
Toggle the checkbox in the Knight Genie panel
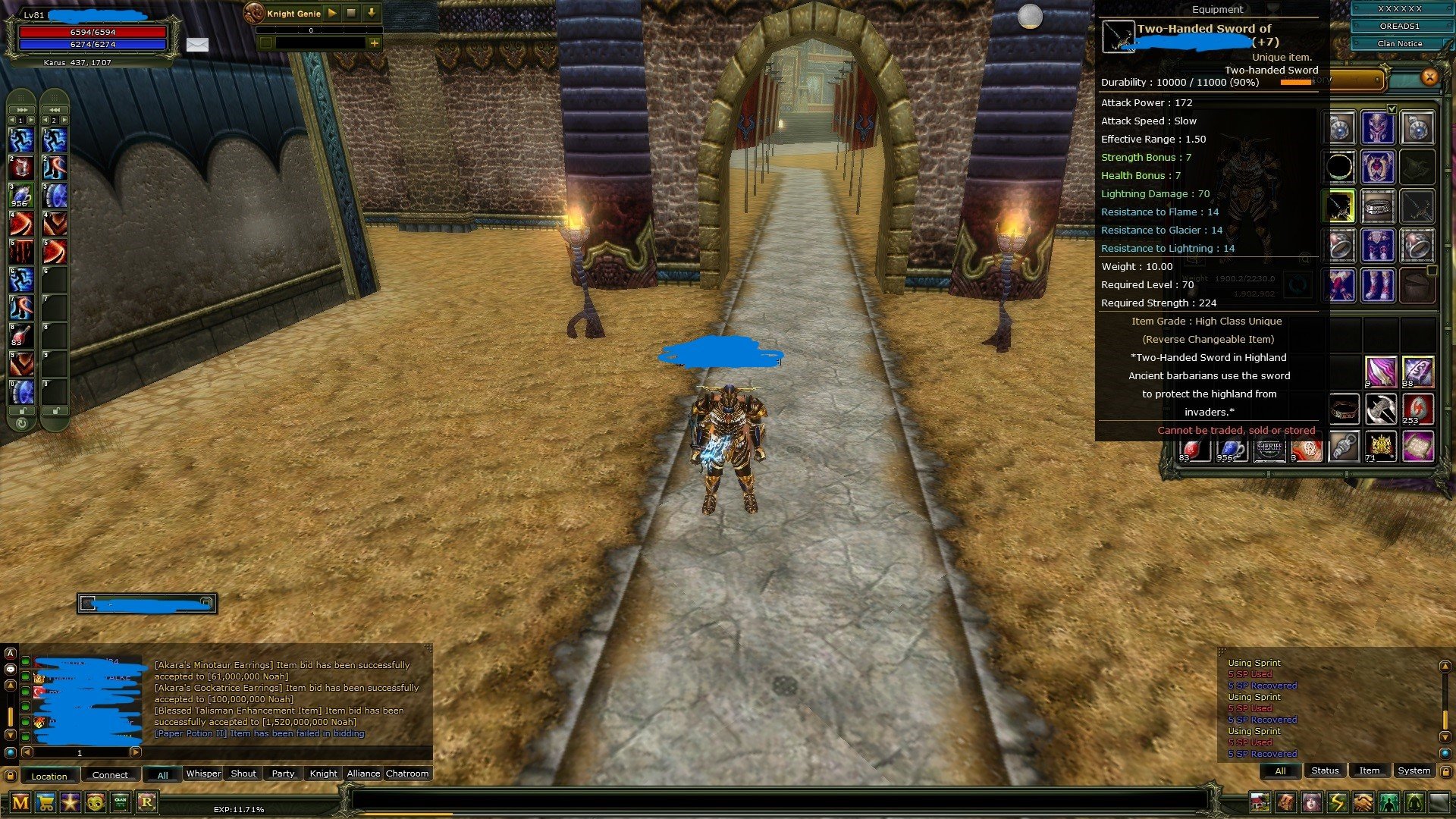coord(265,42)
